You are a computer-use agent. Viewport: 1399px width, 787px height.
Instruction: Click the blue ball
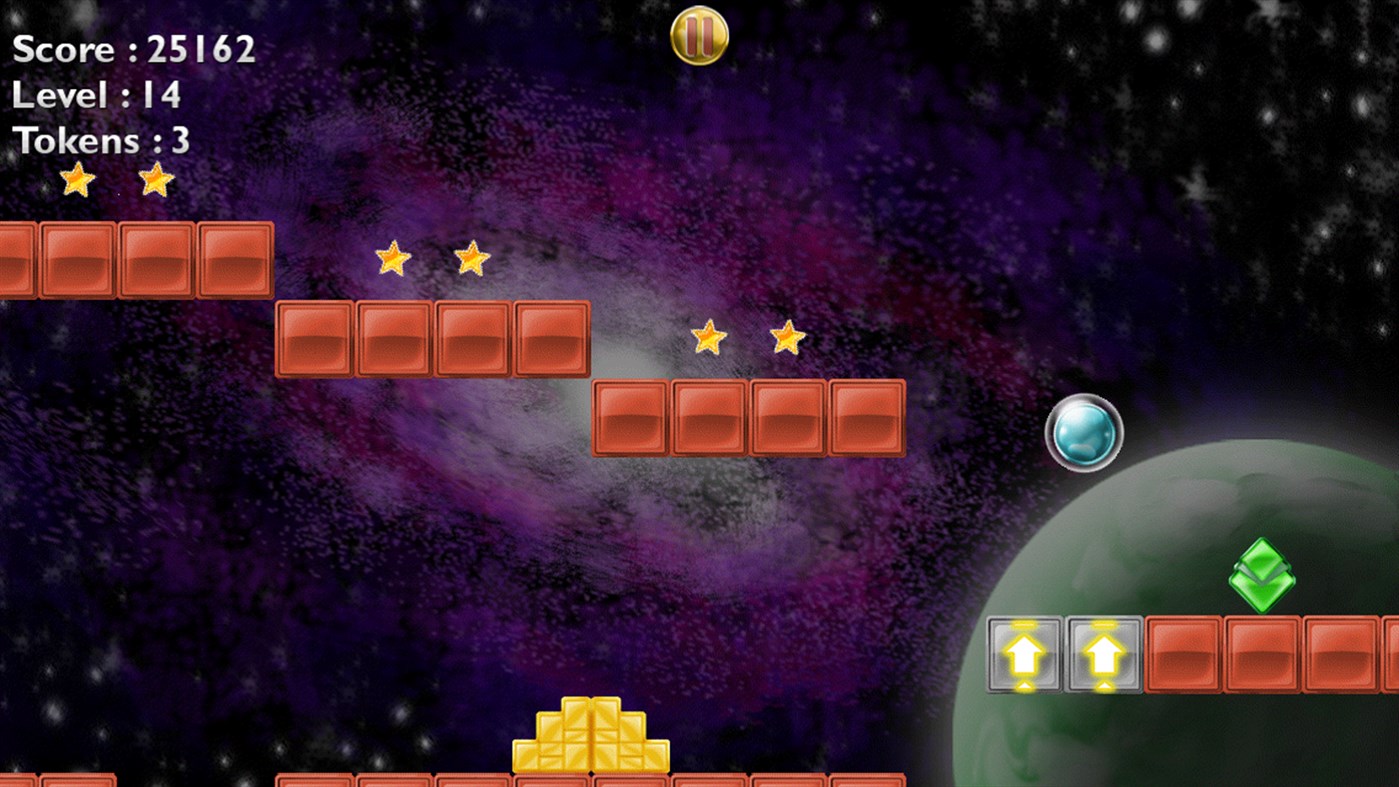(x=1085, y=432)
